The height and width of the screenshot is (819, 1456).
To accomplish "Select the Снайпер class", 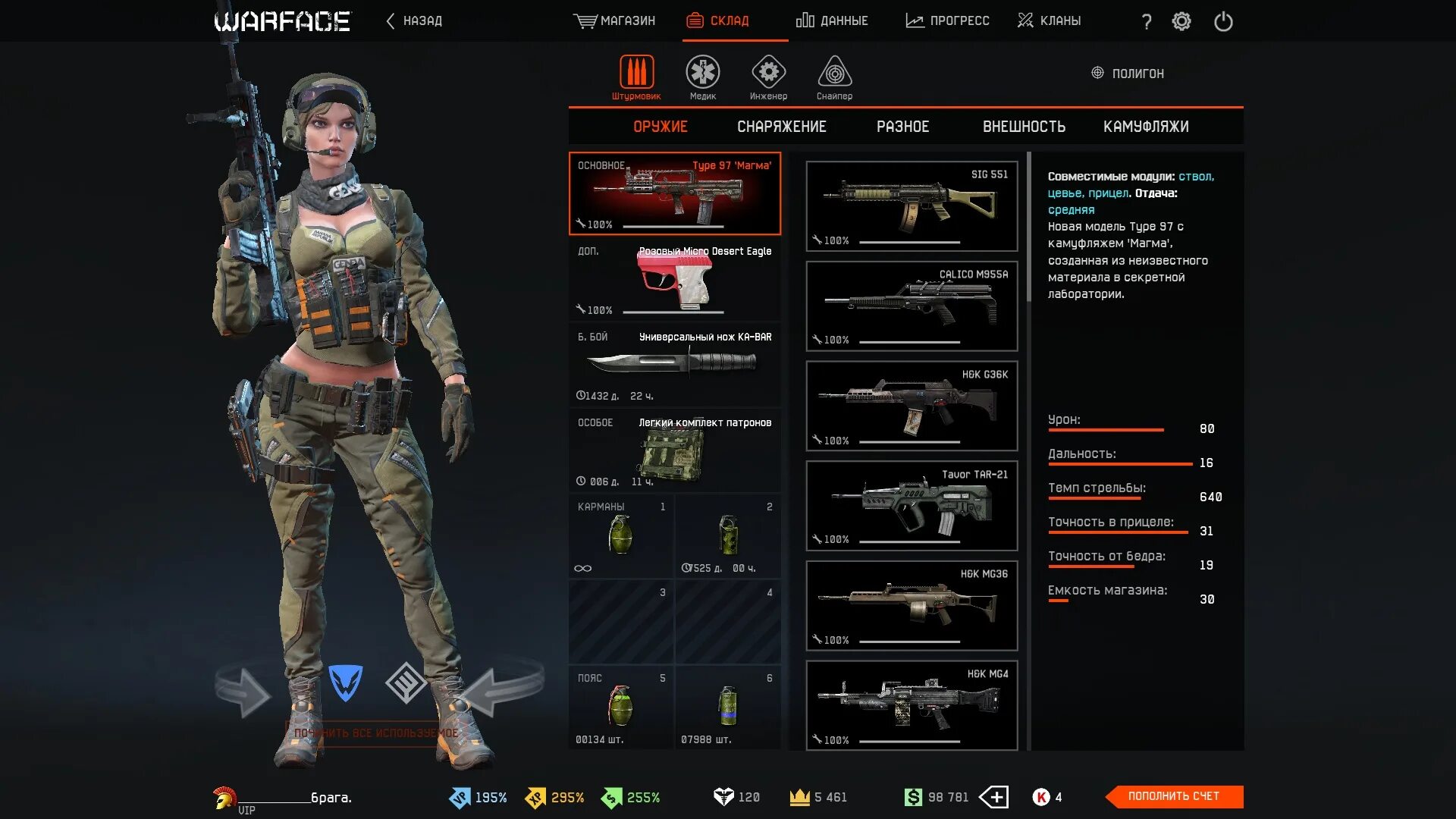I will 834,77.
